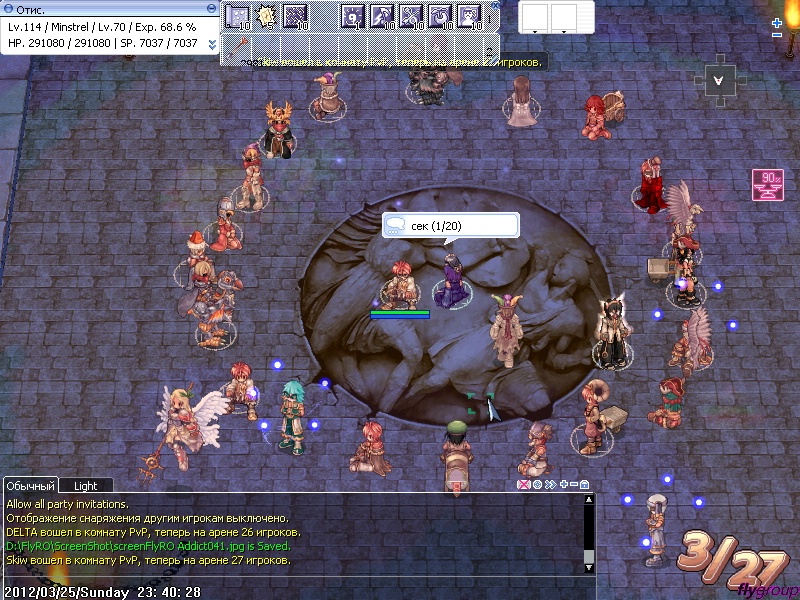Click the double-arrow chat button

(550, 485)
